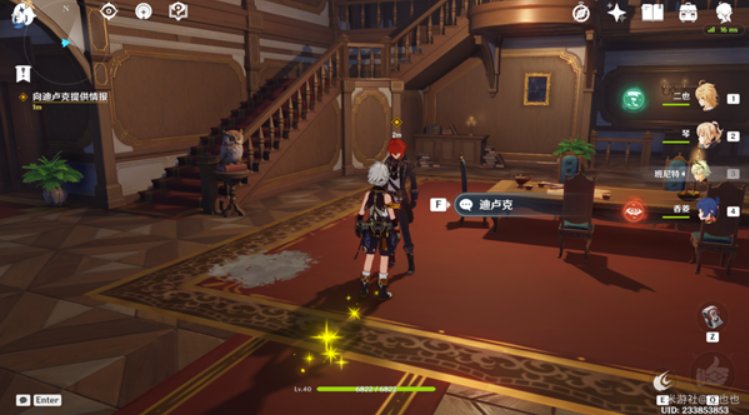Activate the anemo elemental skill icon

point(632,99)
